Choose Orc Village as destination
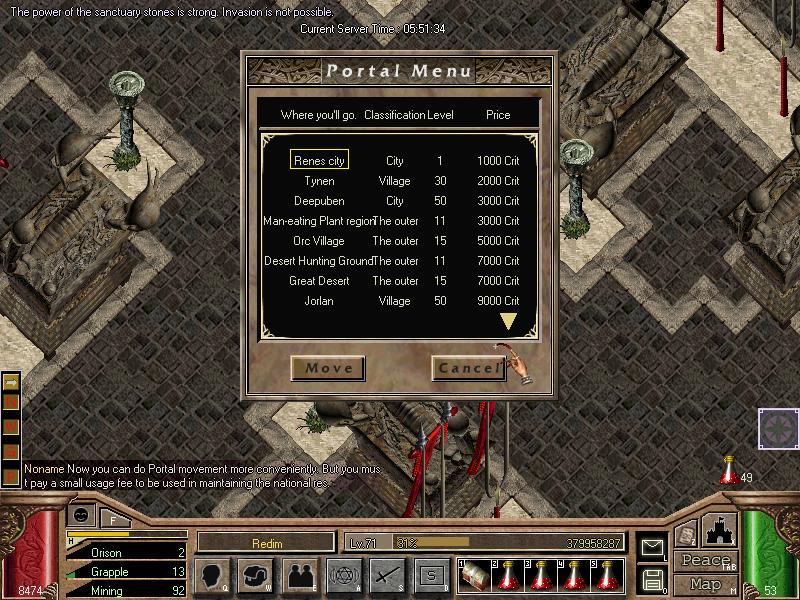Image resolution: width=800 pixels, height=600 pixels. coord(319,241)
